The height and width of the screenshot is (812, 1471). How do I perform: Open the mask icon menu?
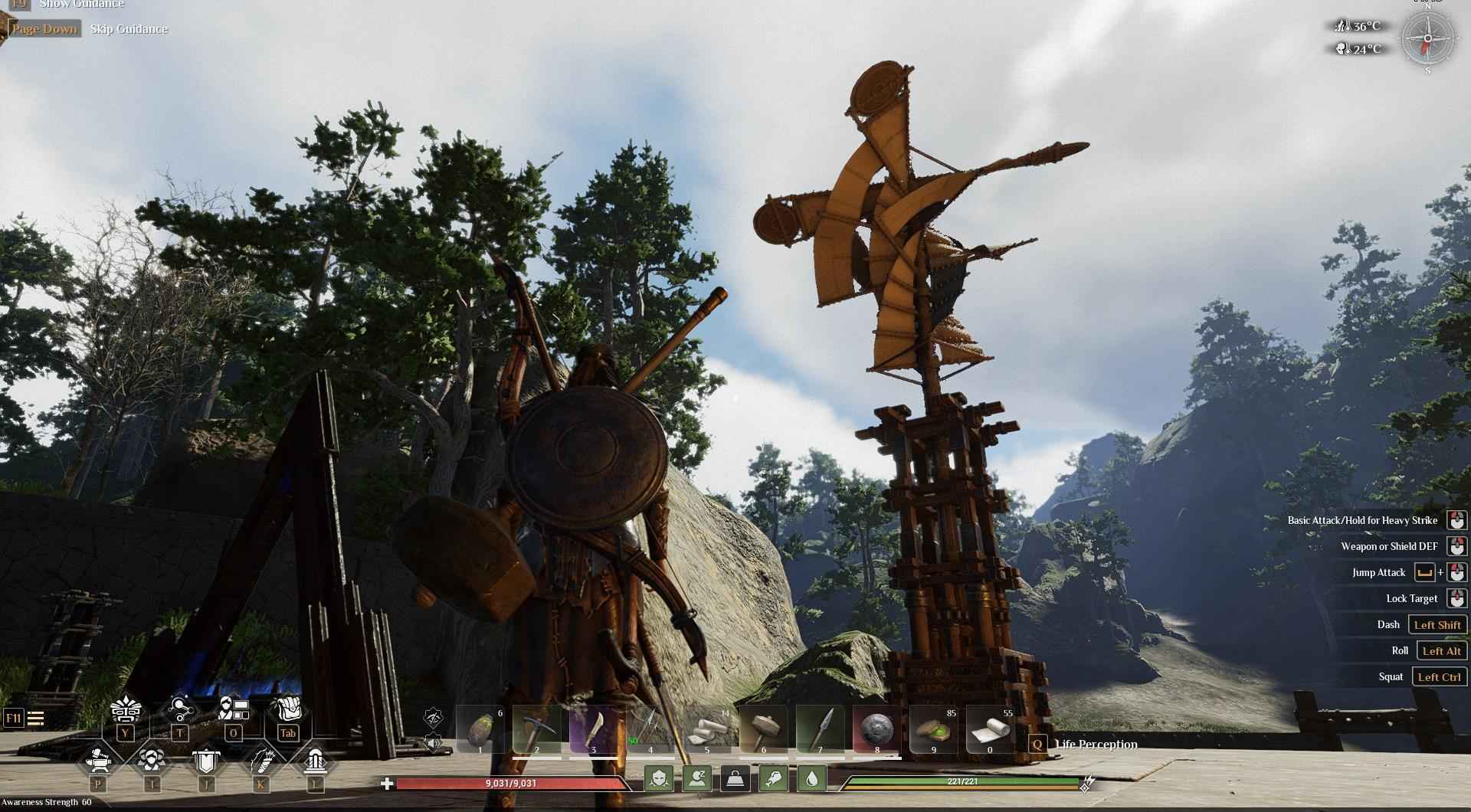click(x=126, y=710)
